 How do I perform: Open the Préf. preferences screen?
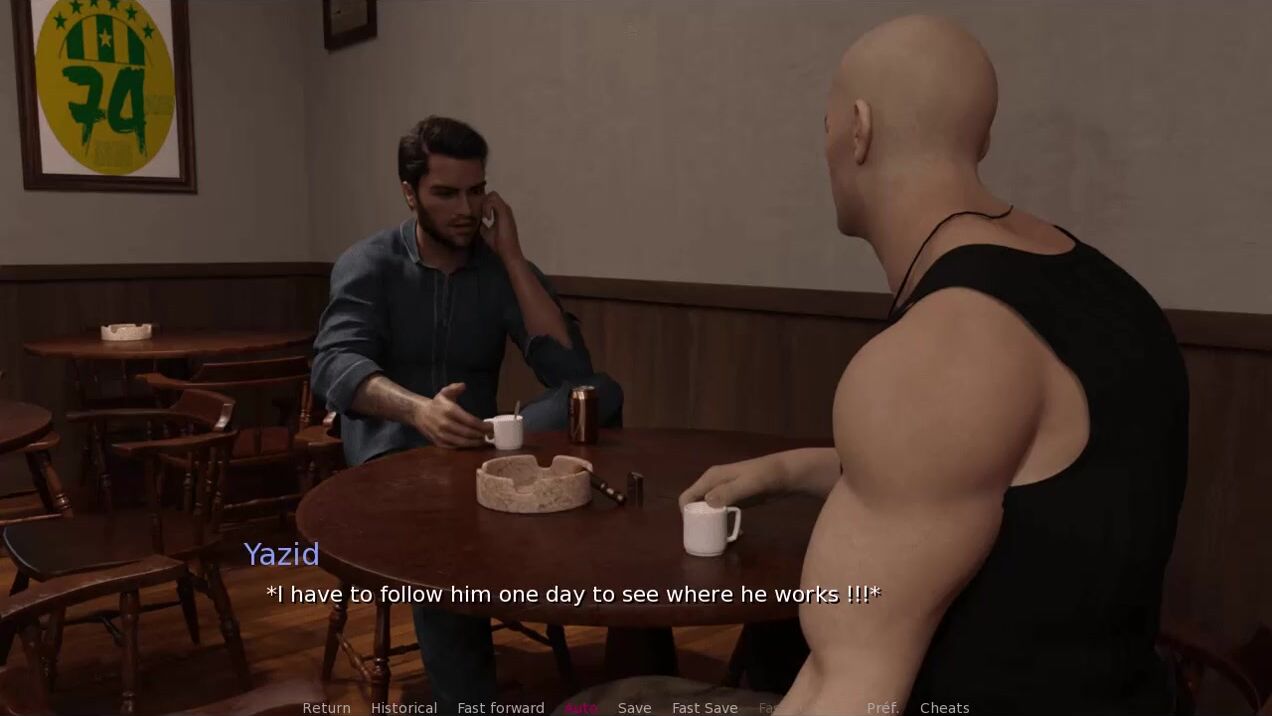coord(883,708)
